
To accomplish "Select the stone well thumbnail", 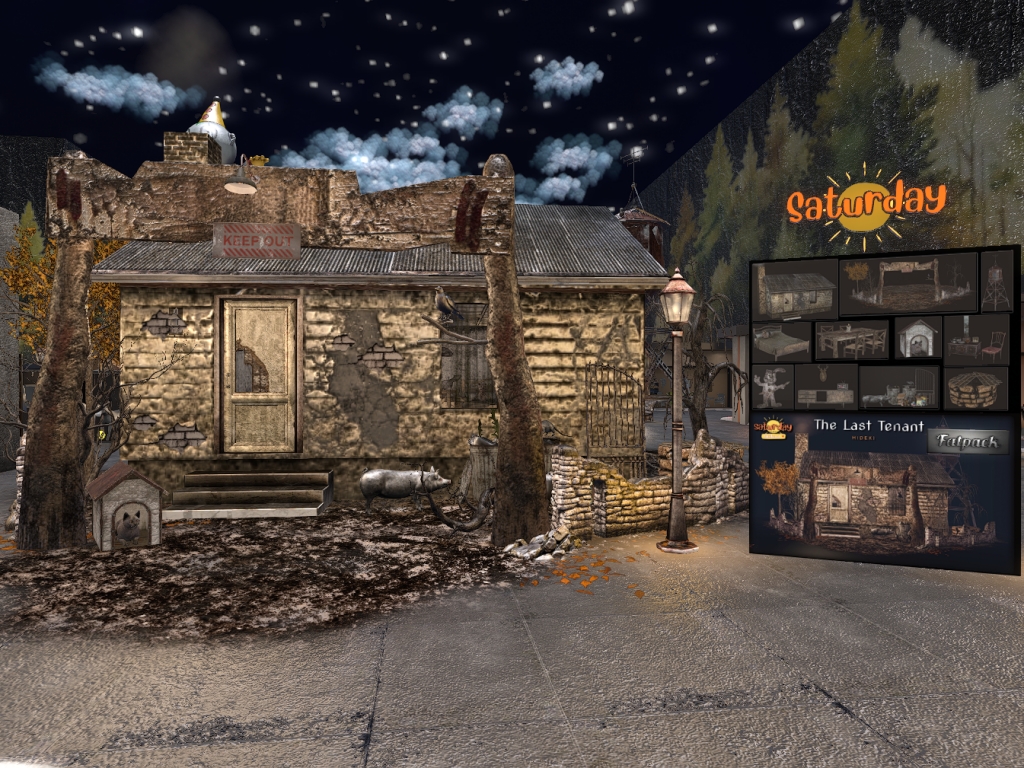I will [x=976, y=388].
